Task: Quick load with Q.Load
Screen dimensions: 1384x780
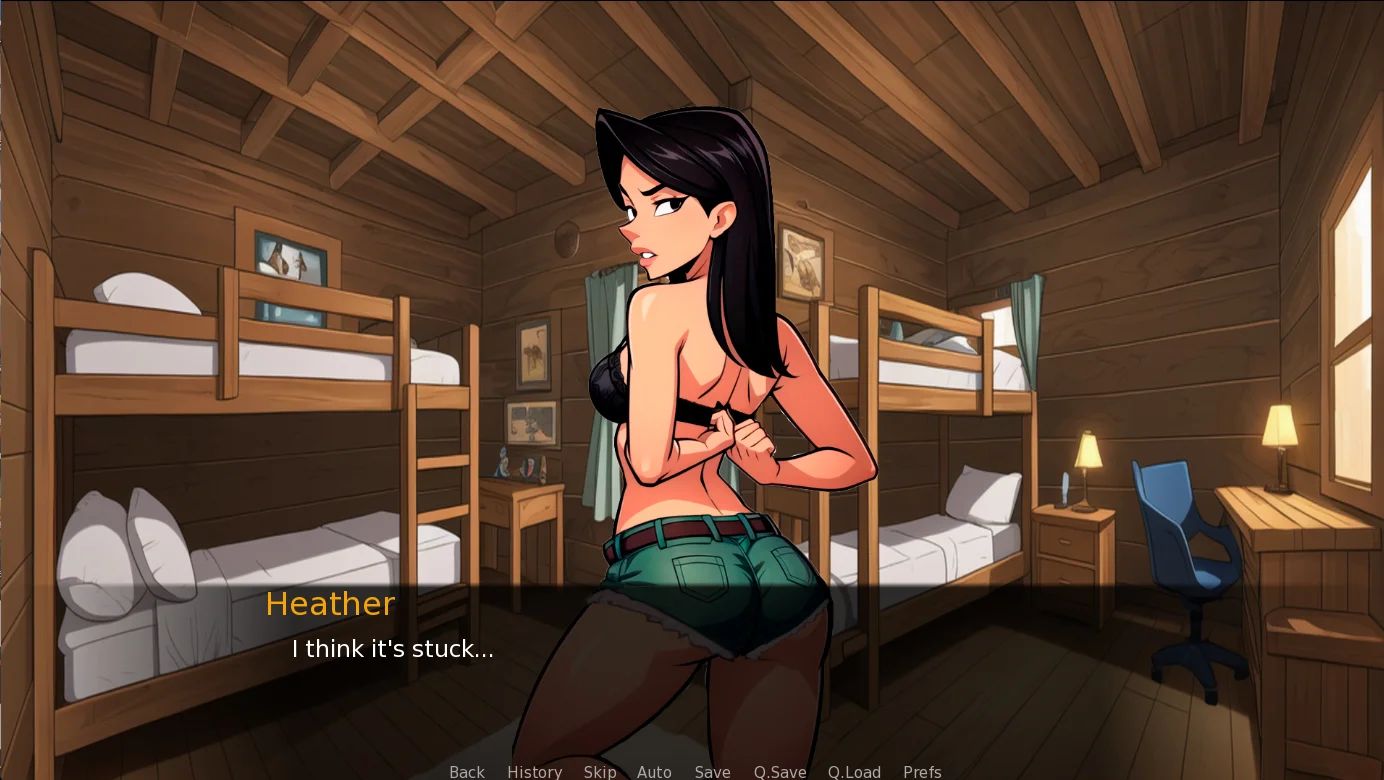Action: click(x=854, y=772)
